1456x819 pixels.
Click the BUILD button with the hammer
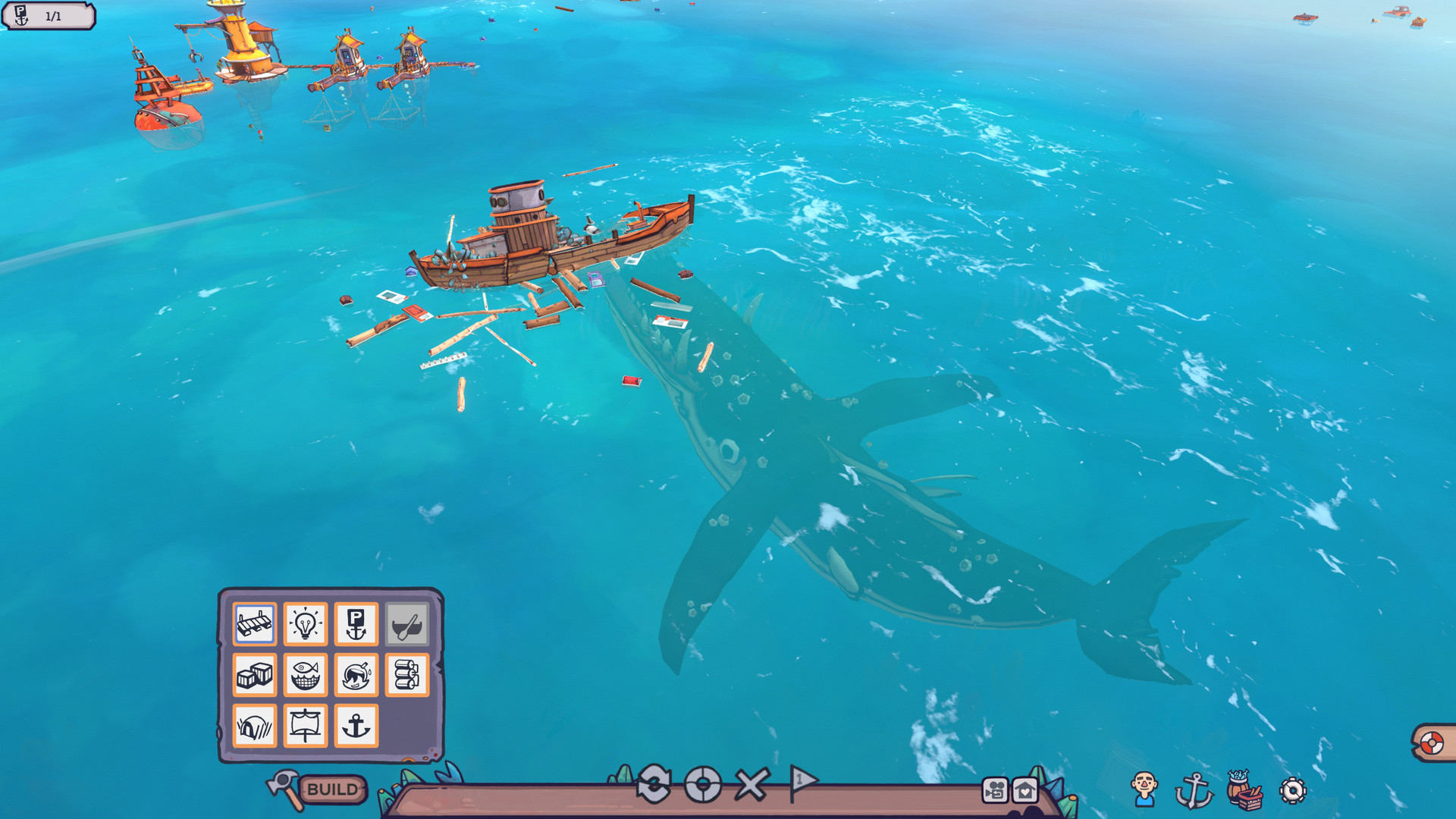(x=332, y=789)
